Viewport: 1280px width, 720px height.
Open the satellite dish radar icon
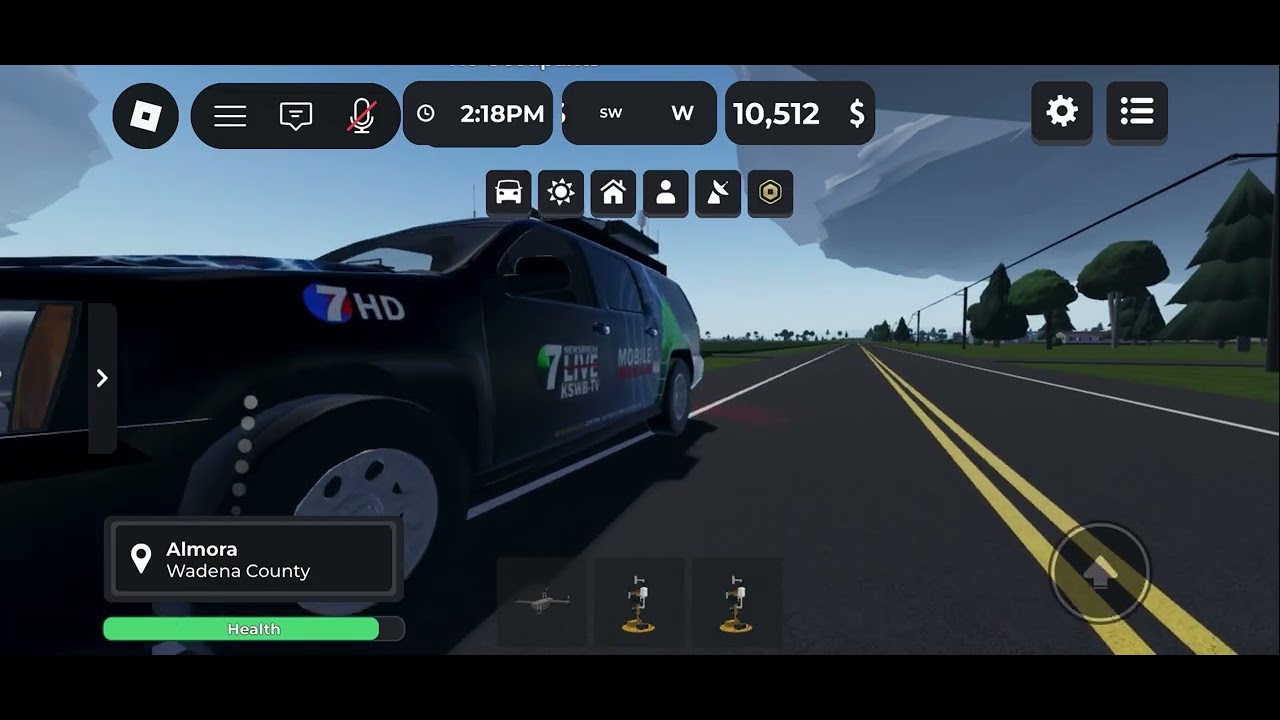coord(718,192)
